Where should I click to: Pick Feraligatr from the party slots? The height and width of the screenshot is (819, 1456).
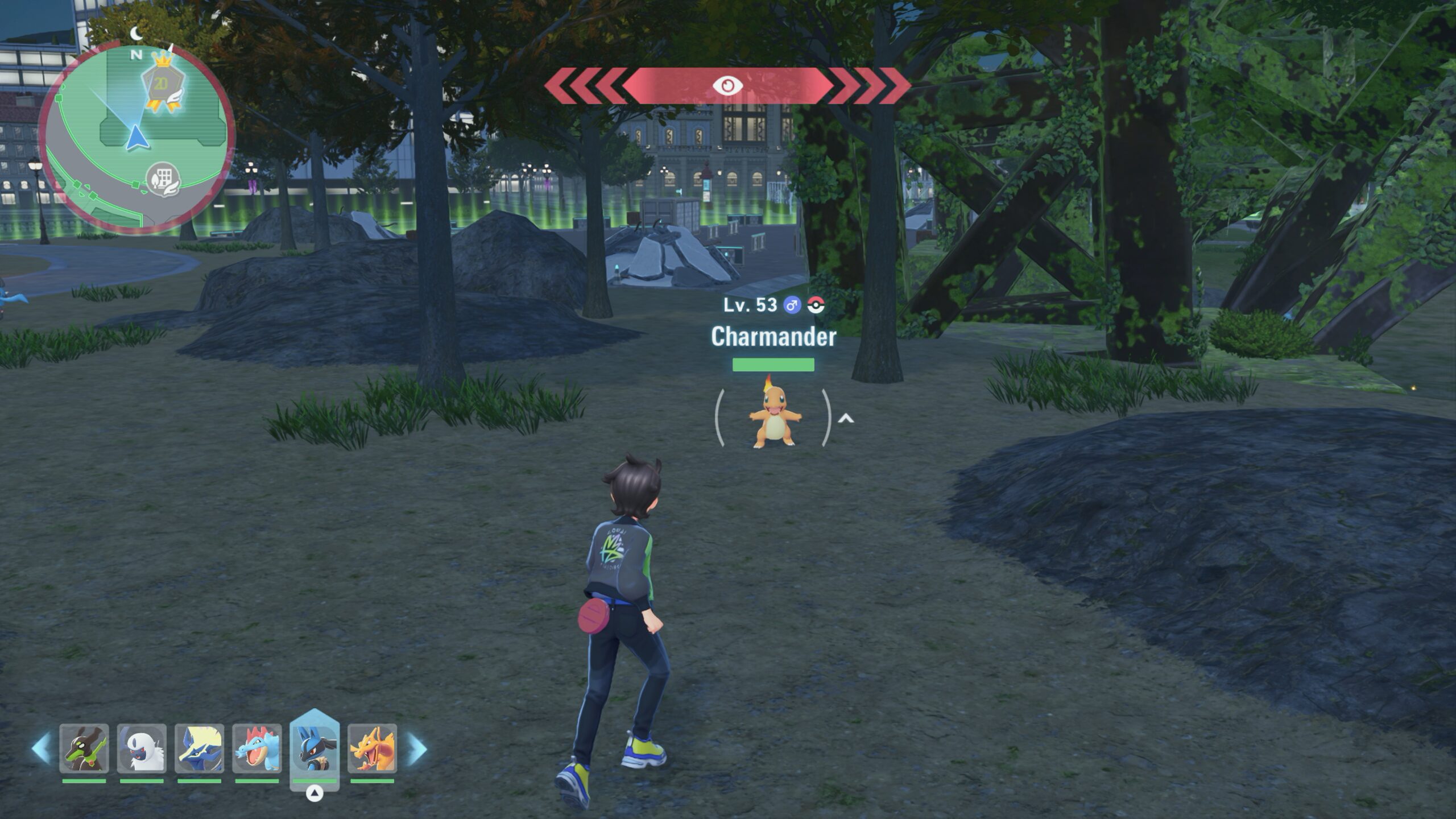pyautogui.click(x=257, y=748)
